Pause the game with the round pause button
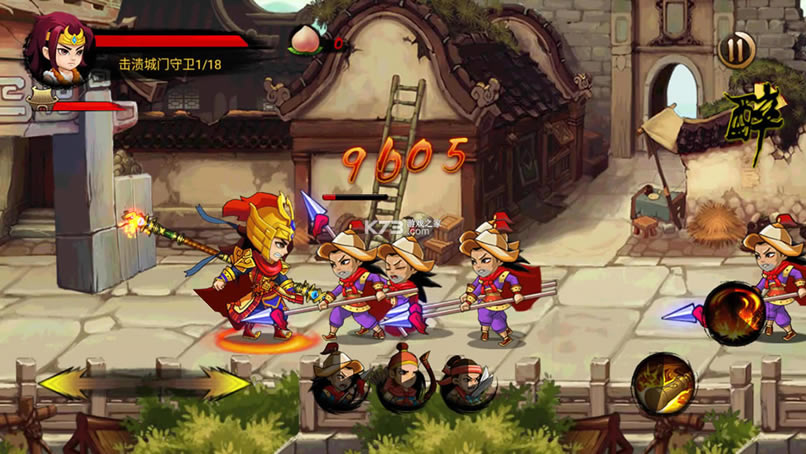The image size is (806, 454). coord(737,49)
